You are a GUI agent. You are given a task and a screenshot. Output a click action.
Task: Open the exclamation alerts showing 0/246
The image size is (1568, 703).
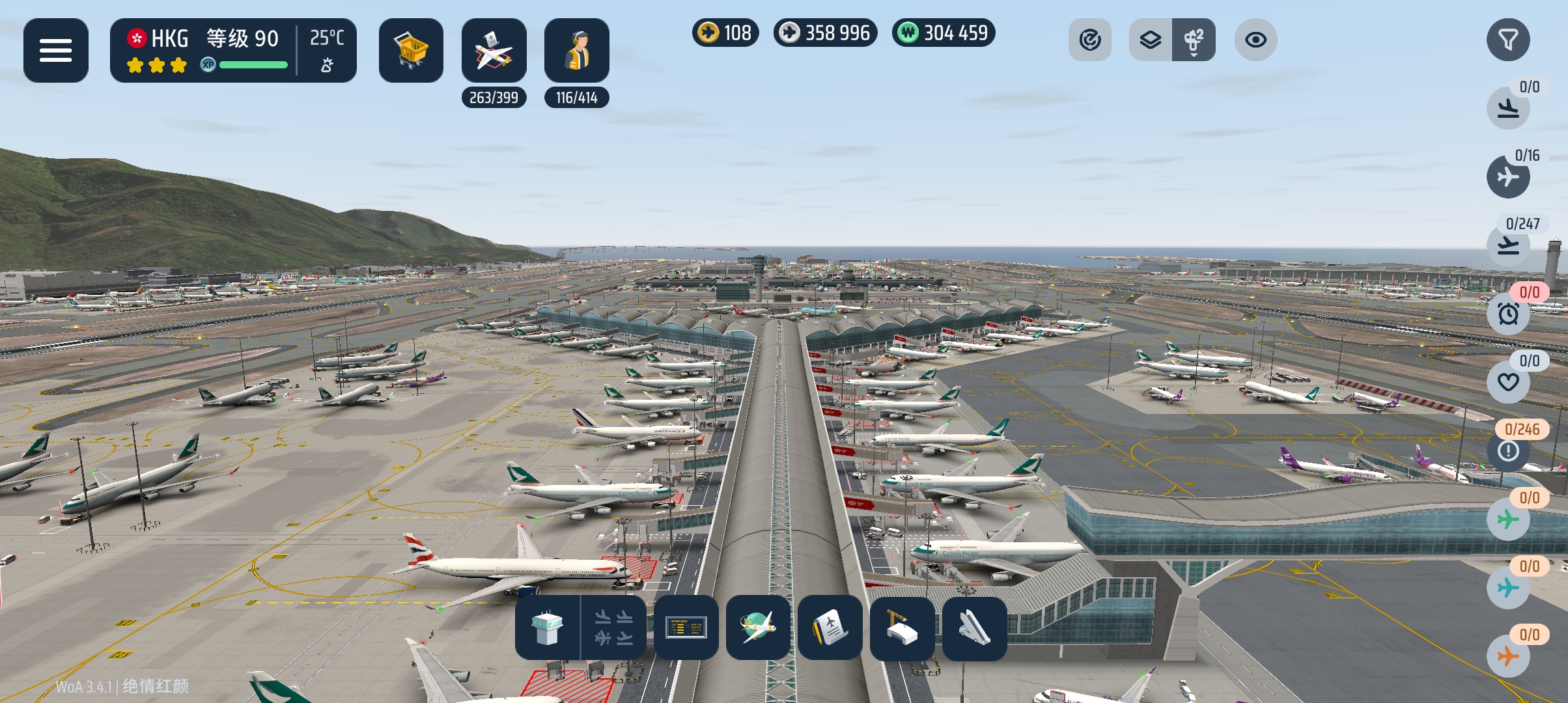1508,450
